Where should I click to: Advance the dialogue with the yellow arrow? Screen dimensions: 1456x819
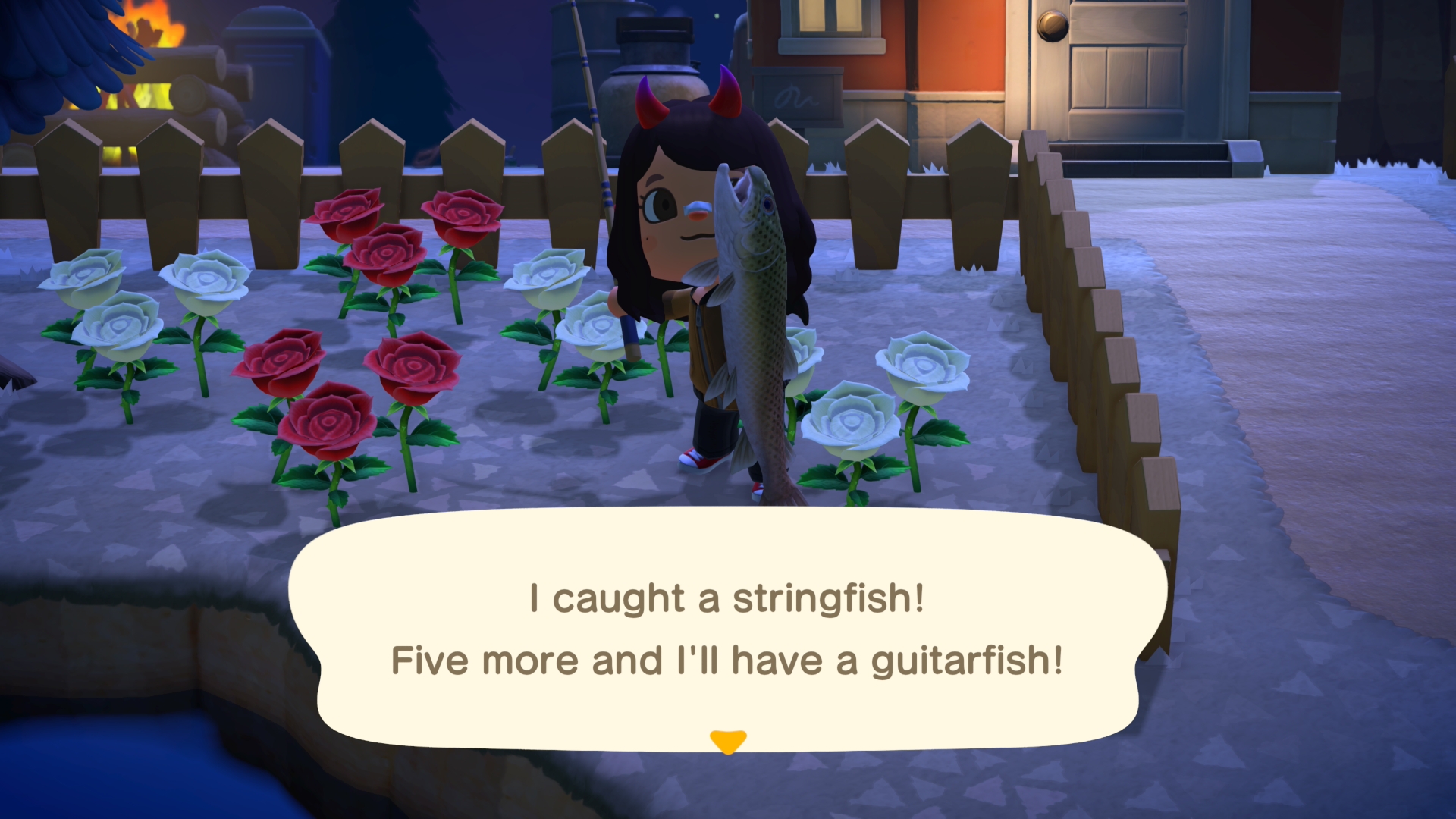tap(728, 741)
